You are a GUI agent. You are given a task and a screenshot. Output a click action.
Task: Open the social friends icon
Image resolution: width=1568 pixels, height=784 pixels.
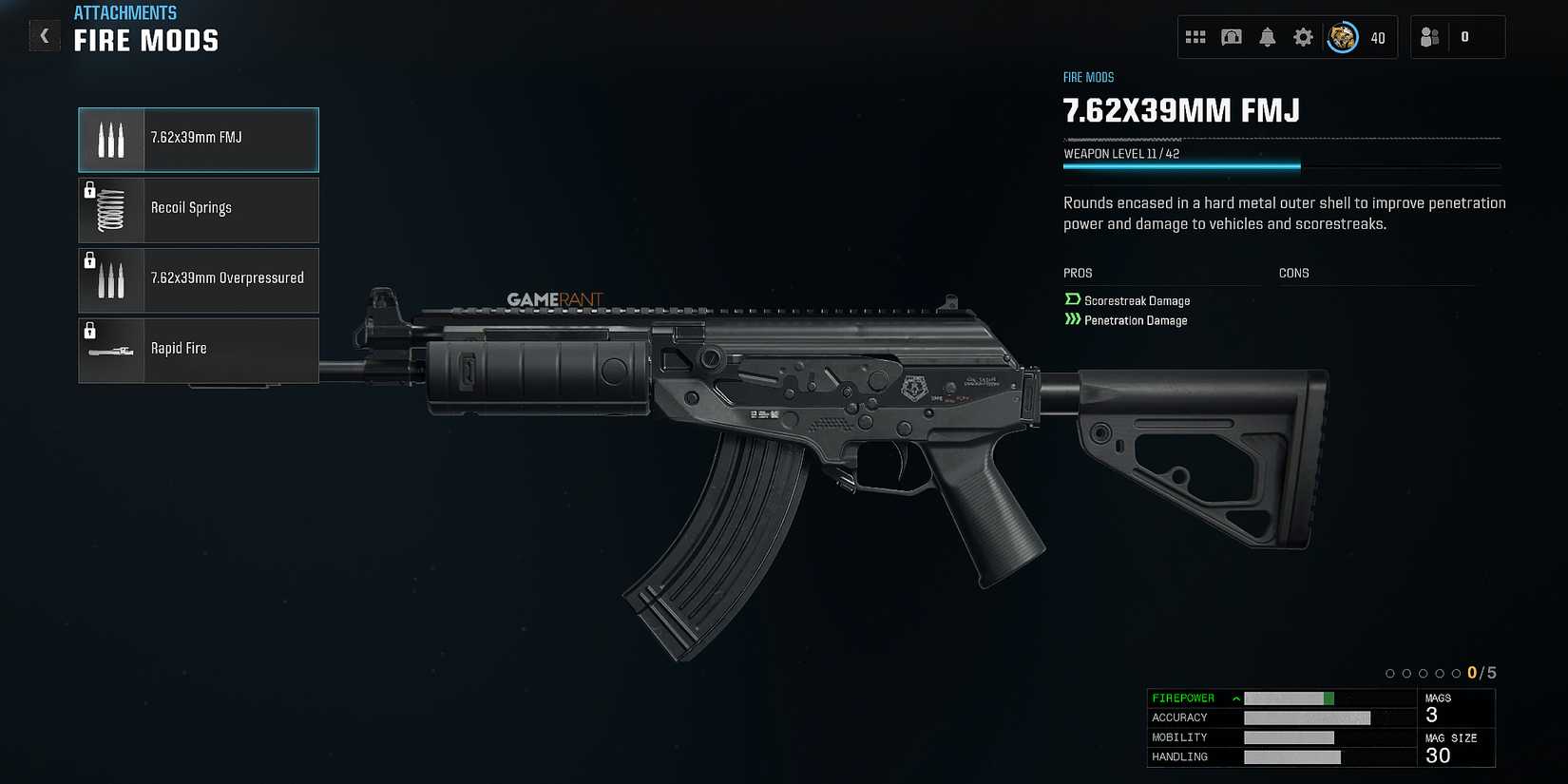1430,37
